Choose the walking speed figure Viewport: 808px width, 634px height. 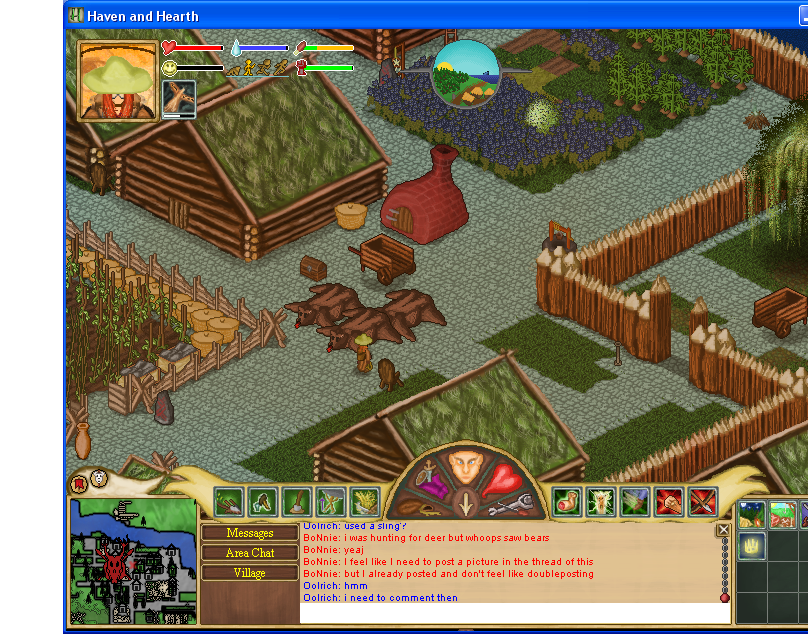(249, 68)
